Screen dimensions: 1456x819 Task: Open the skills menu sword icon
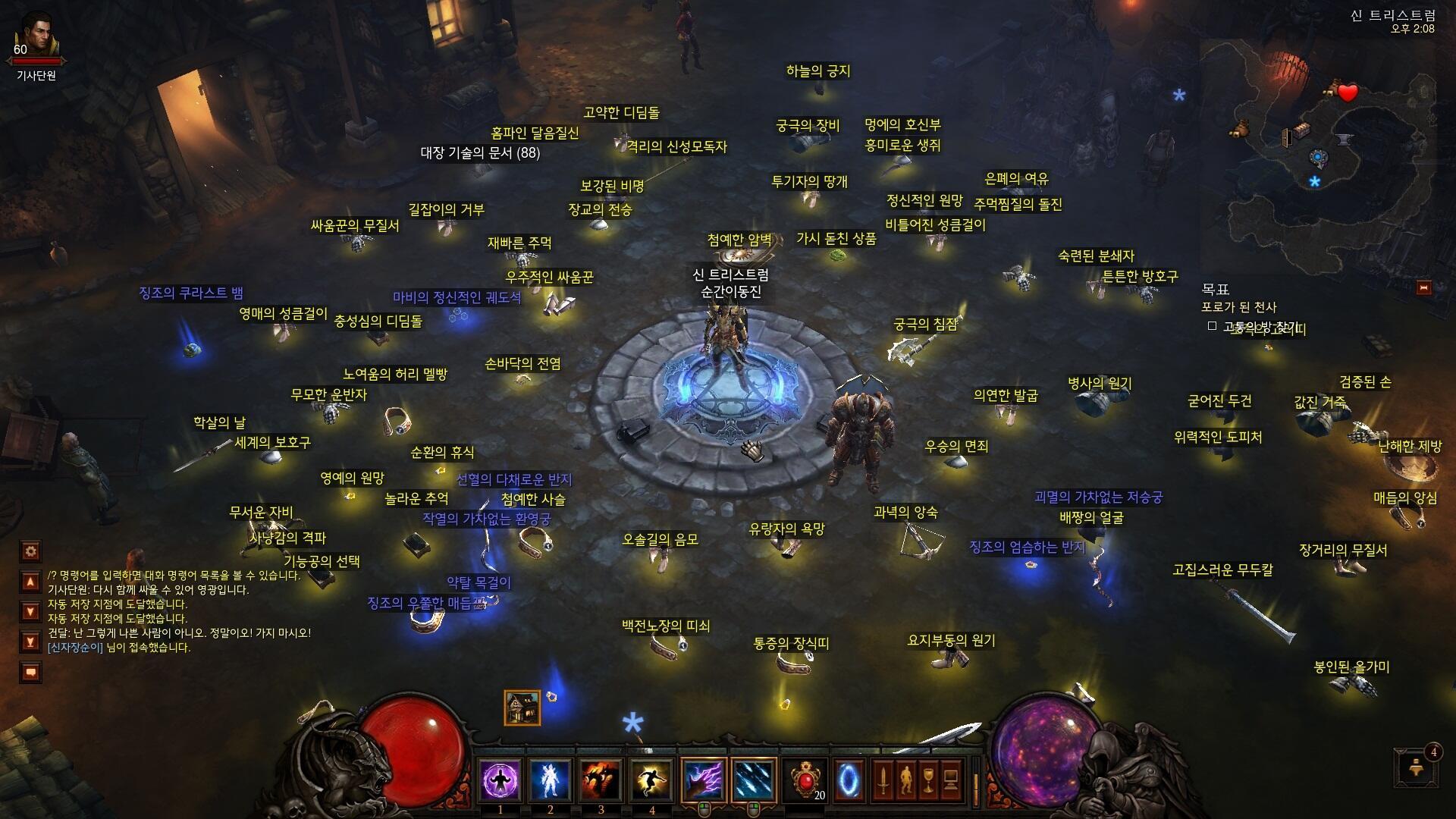click(x=883, y=780)
